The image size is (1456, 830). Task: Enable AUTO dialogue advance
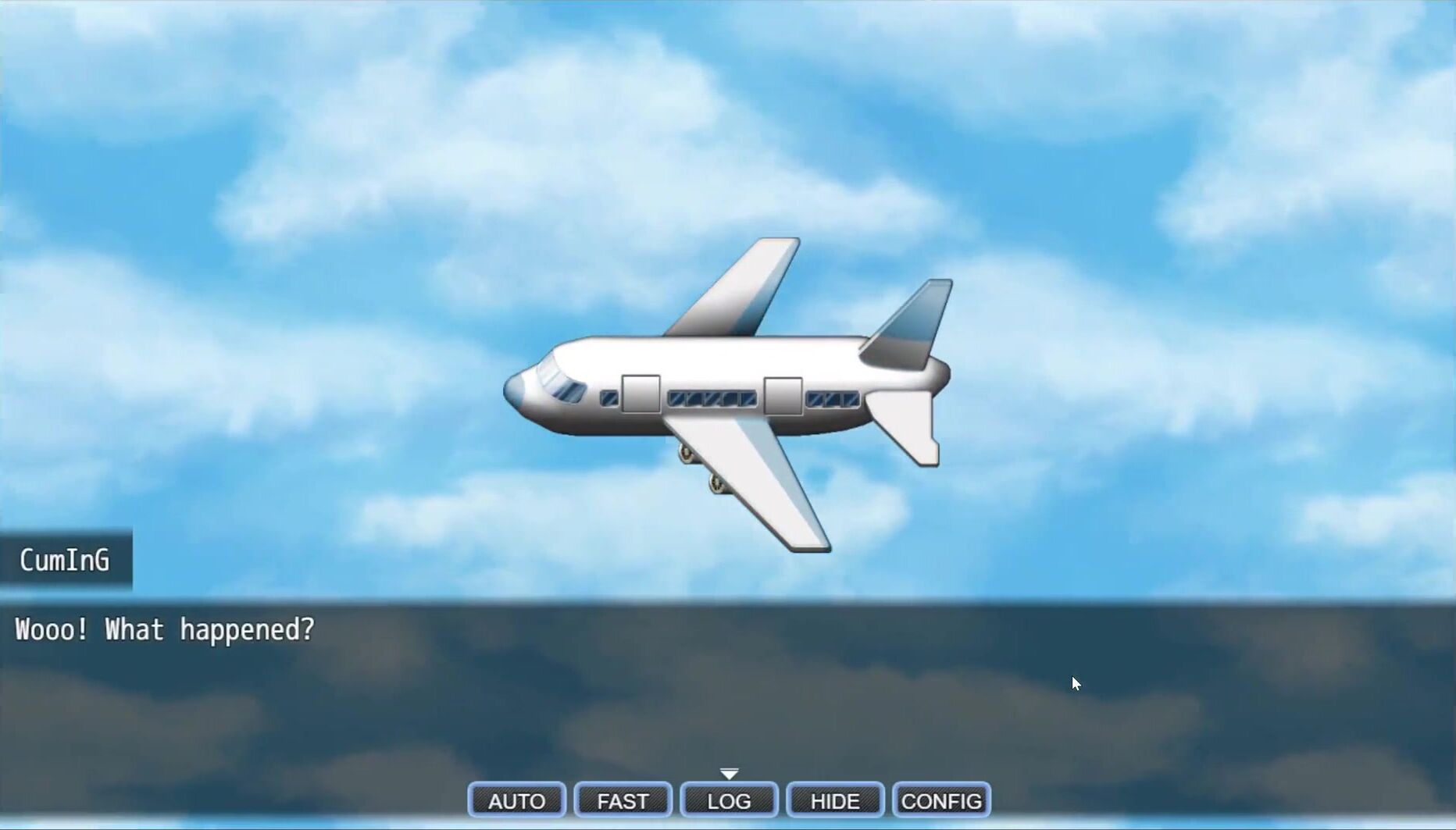tap(516, 800)
